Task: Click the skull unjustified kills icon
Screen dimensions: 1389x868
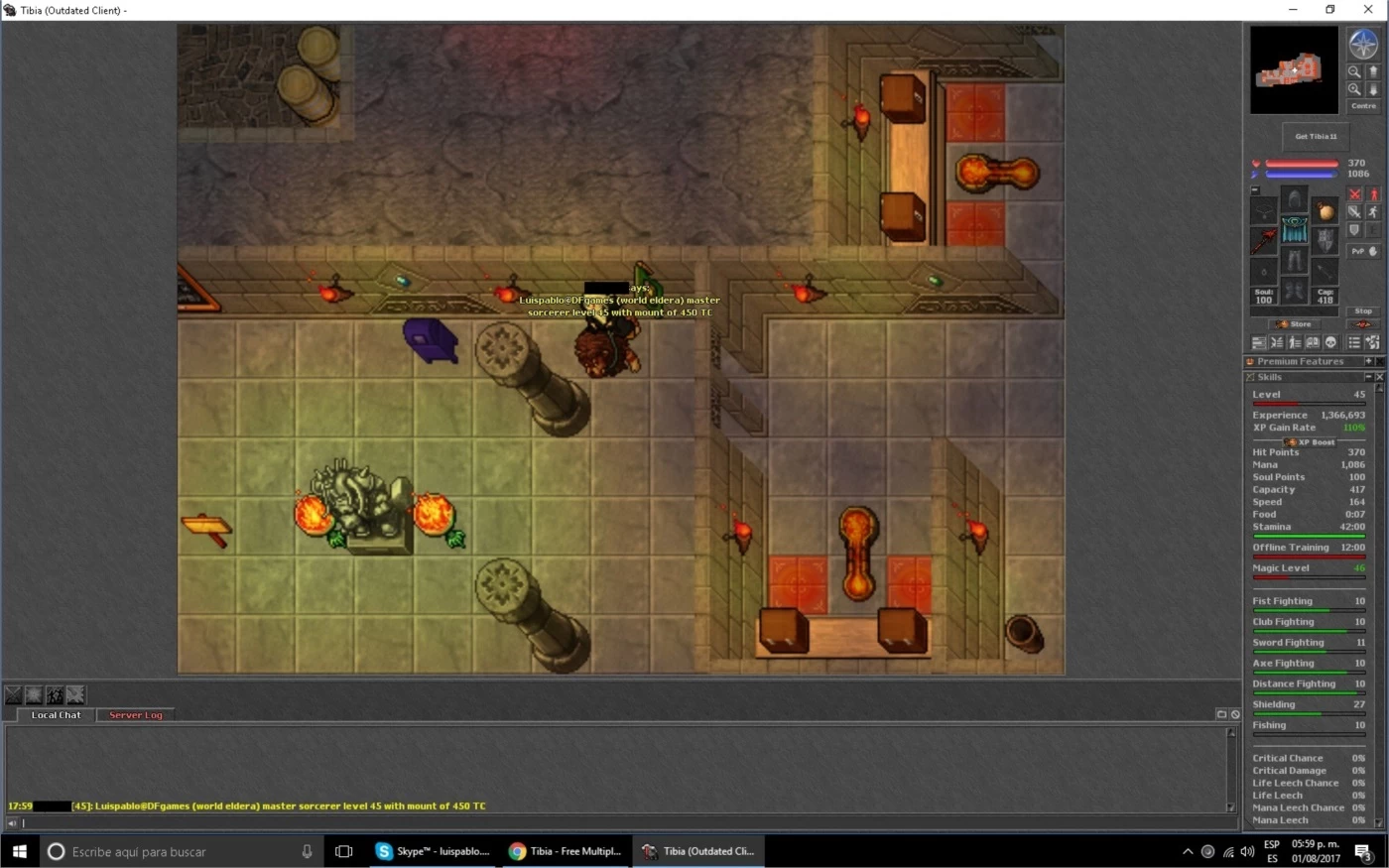Action: 1330,342
